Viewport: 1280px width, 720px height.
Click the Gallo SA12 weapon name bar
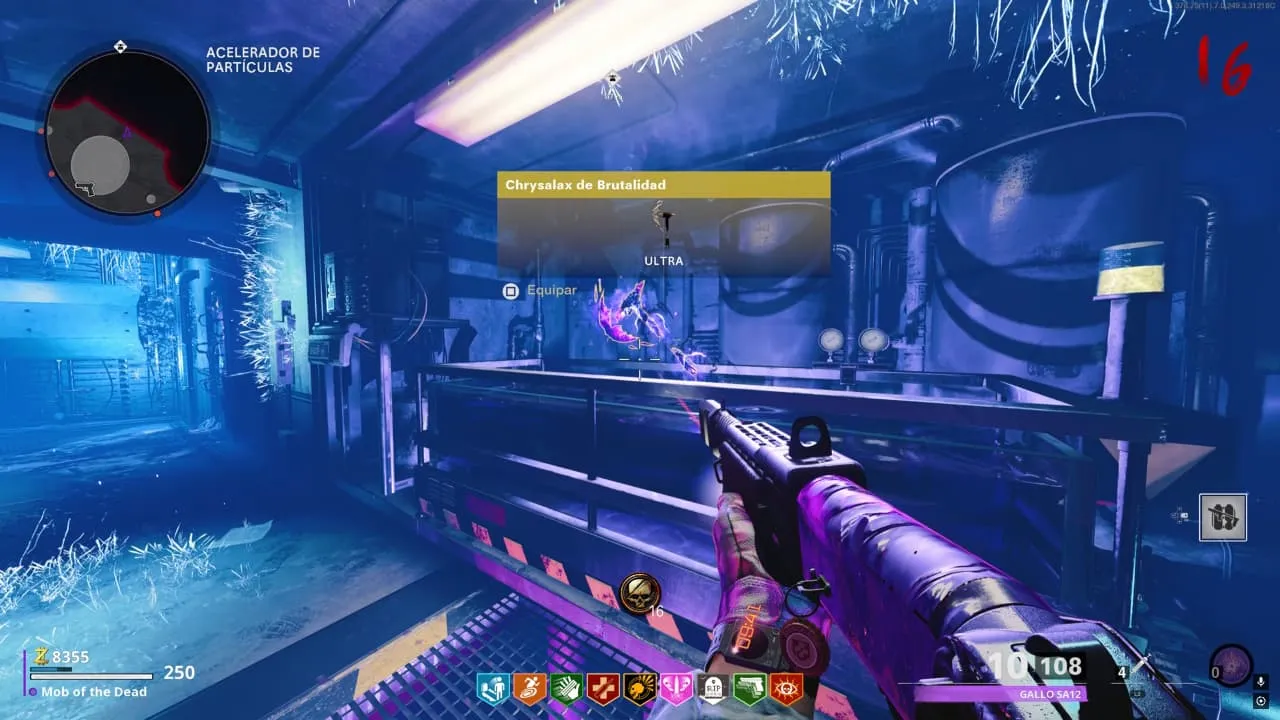tap(1000, 694)
